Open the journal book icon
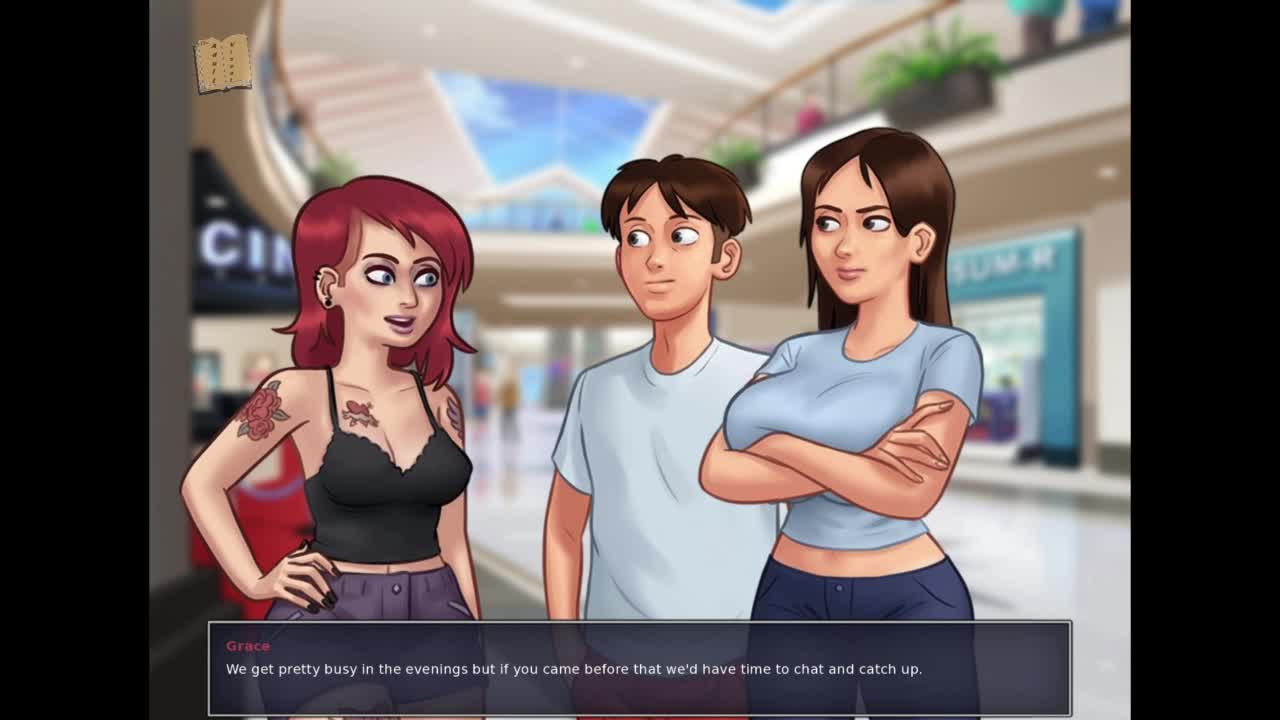The width and height of the screenshot is (1280, 720). [222, 64]
